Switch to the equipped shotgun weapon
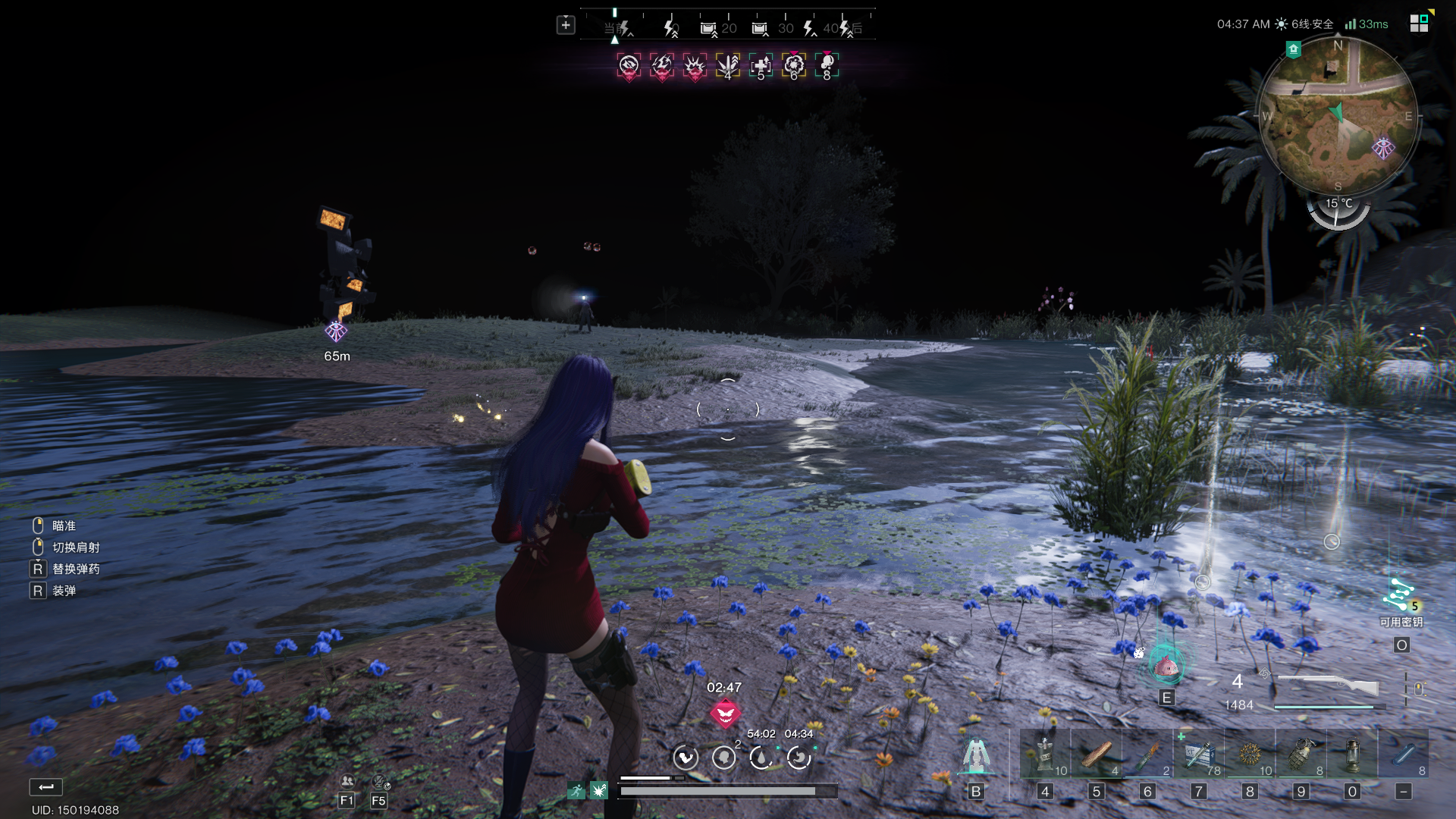The image size is (1456, 819). click(1328, 686)
